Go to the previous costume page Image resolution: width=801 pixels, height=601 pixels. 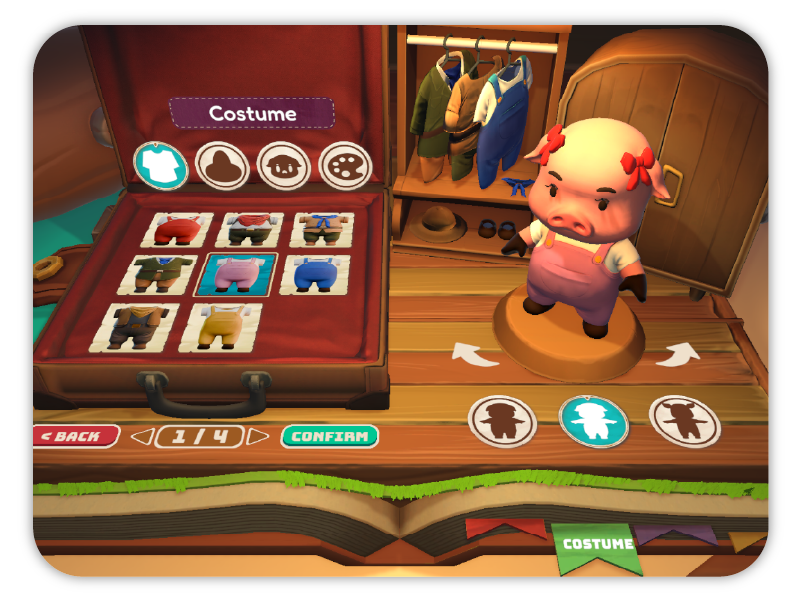point(143,436)
